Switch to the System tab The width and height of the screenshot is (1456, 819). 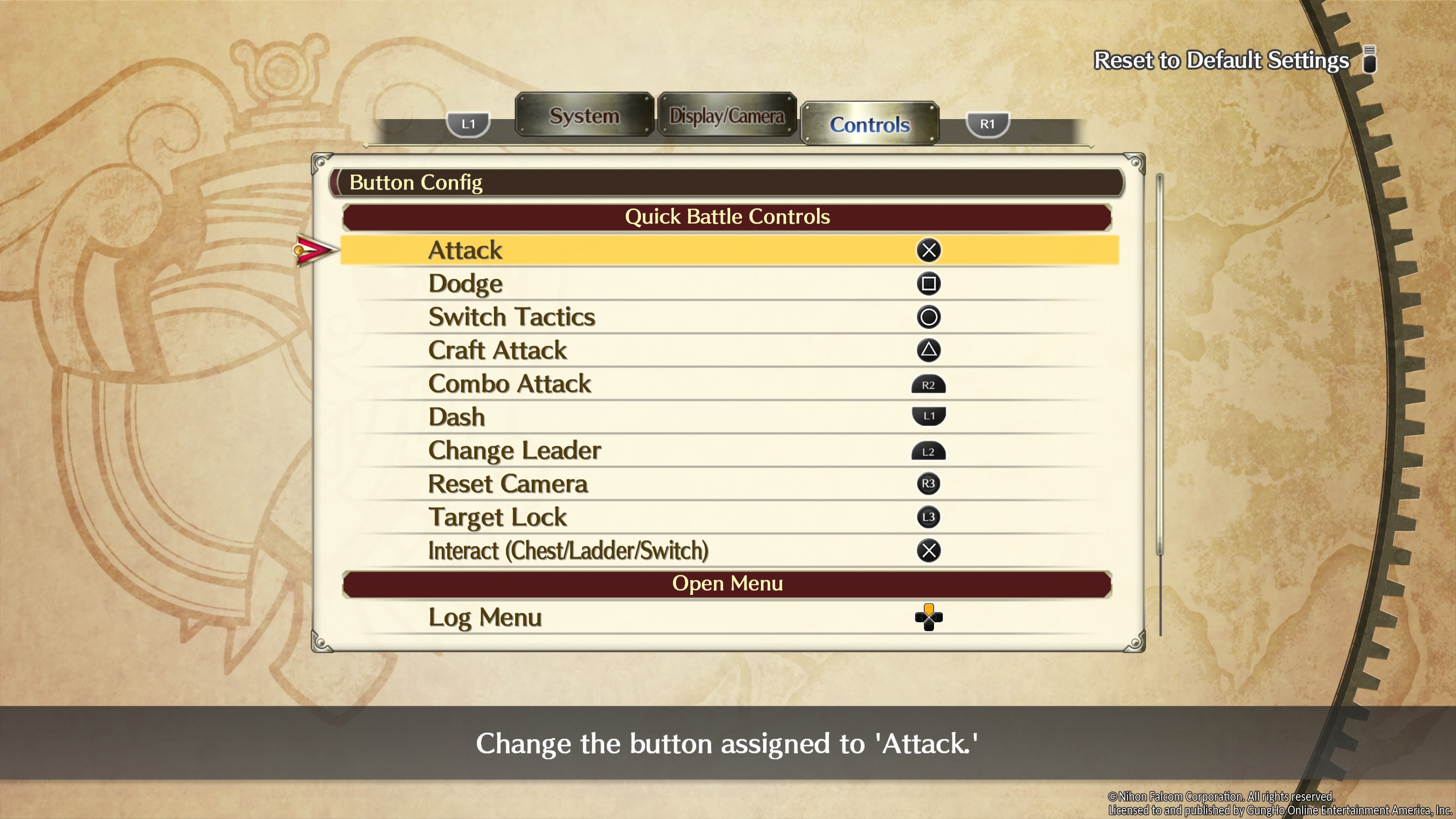pyautogui.click(x=584, y=115)
